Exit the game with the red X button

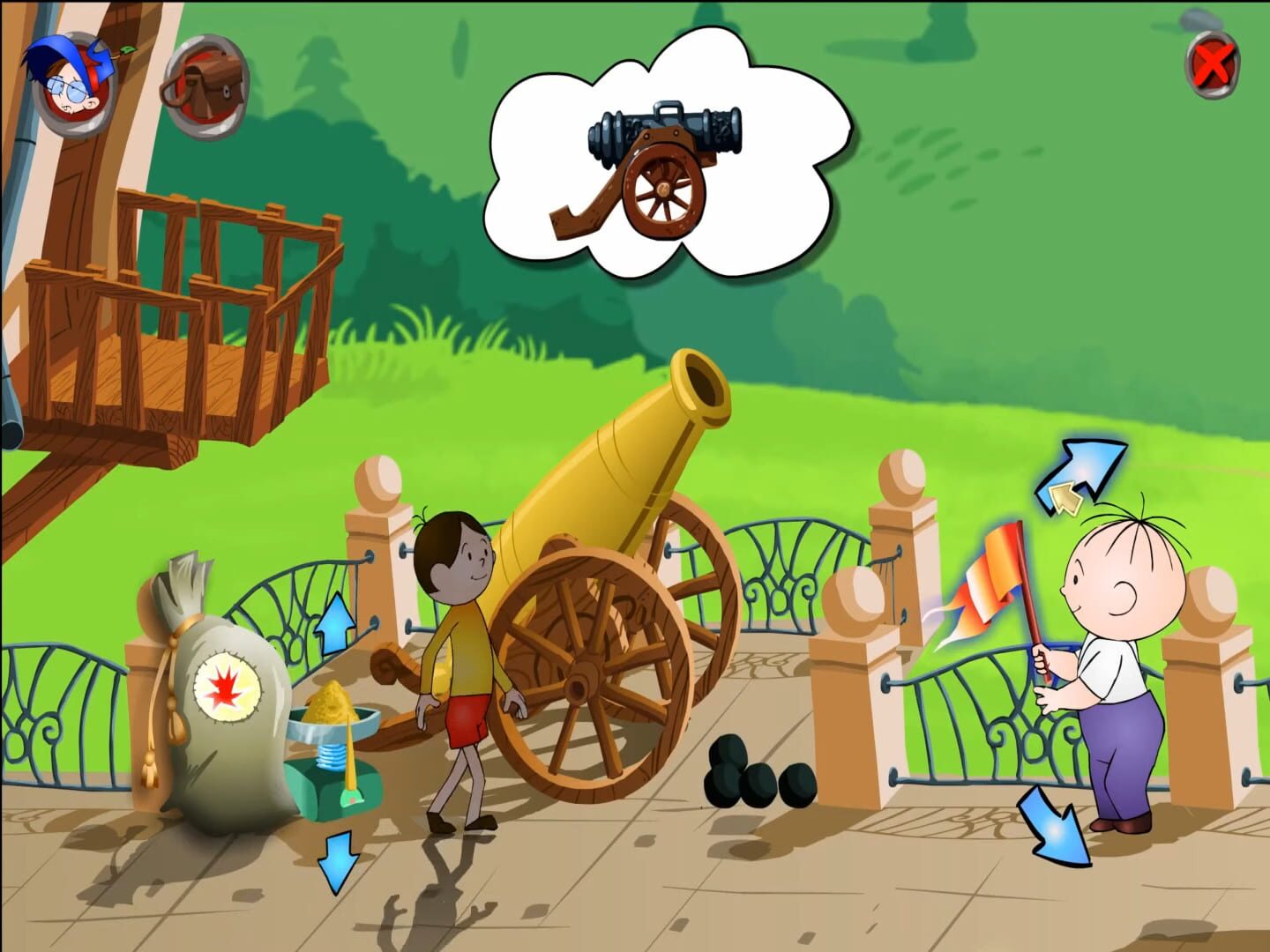point(1212,62)
